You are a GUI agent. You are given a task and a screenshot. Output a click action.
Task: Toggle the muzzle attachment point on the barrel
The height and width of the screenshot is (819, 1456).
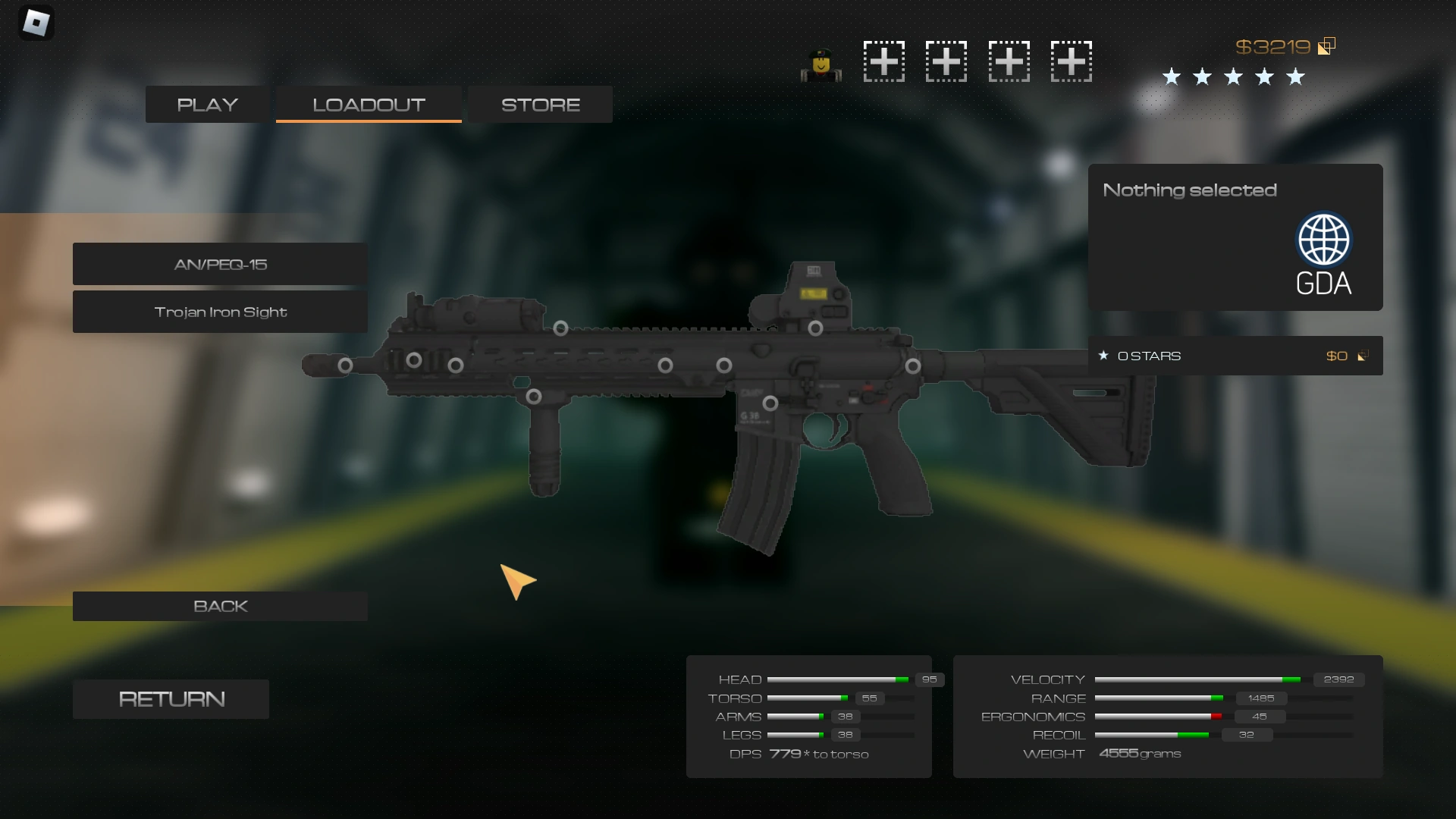pyautogui.click(x=345, y=365)
